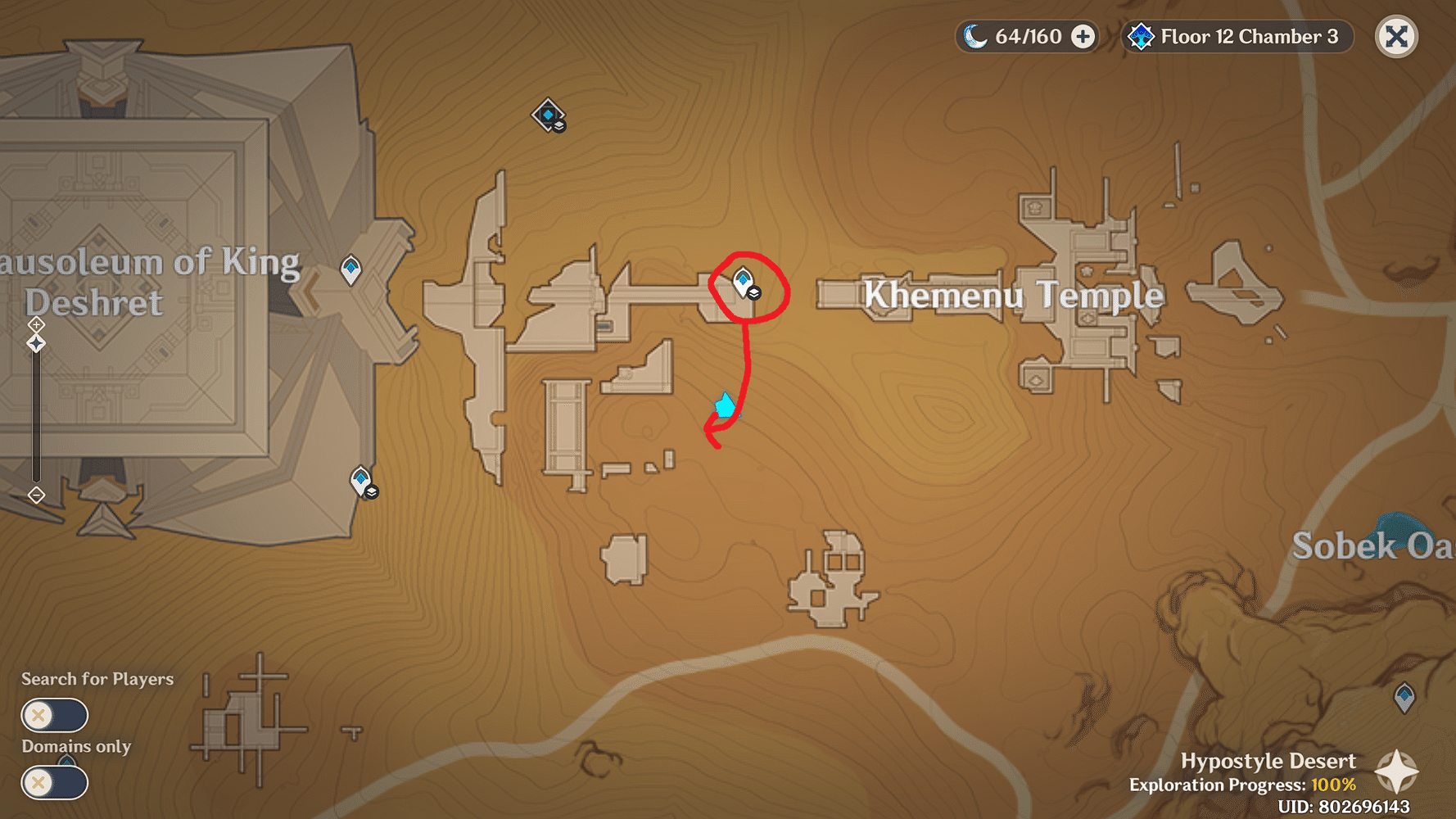Click the minus diamond below the zoom slider

pos(36,494)
